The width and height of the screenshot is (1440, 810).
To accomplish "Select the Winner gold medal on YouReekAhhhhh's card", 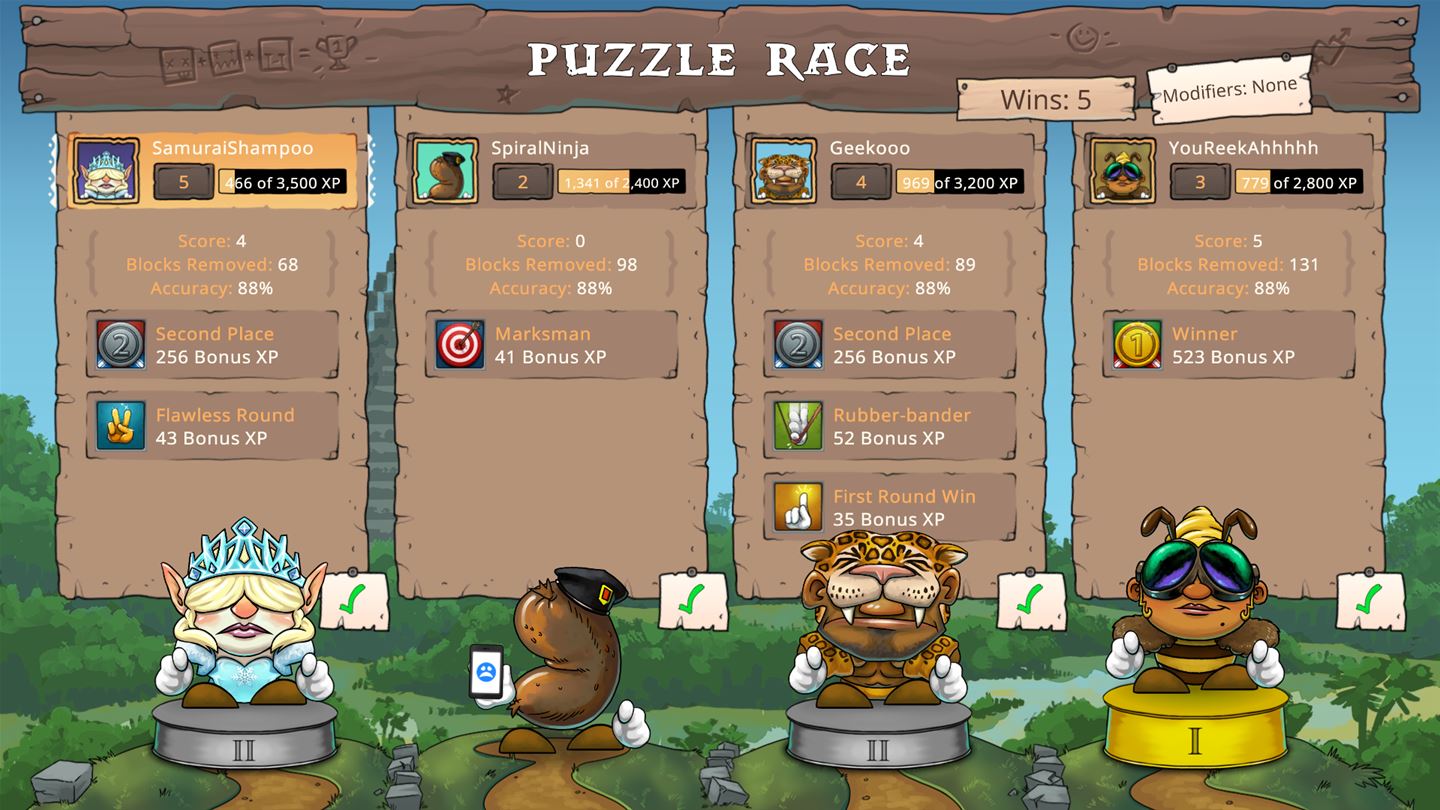I will click(1137, 345).
